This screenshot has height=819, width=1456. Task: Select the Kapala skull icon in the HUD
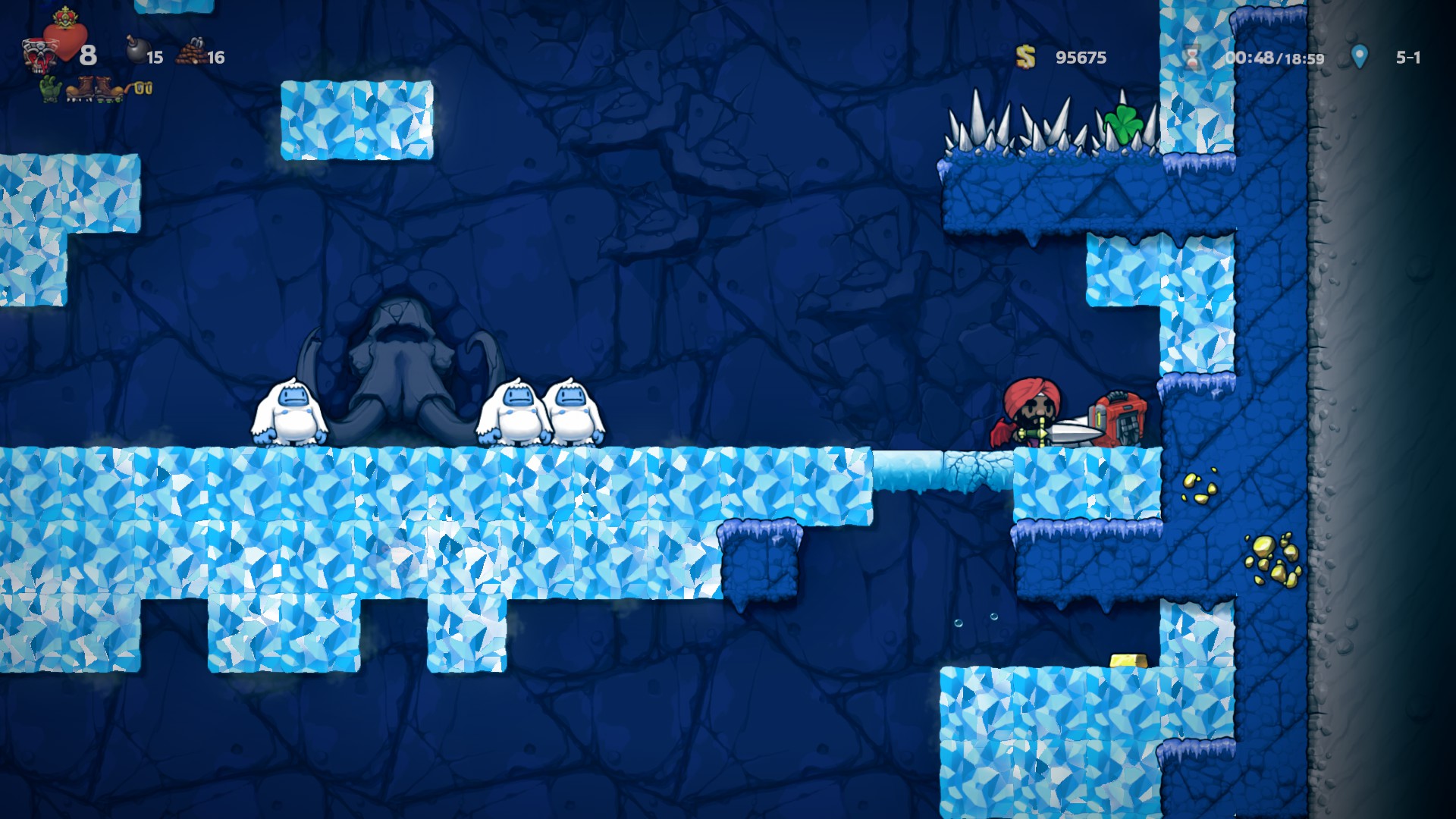39,55
